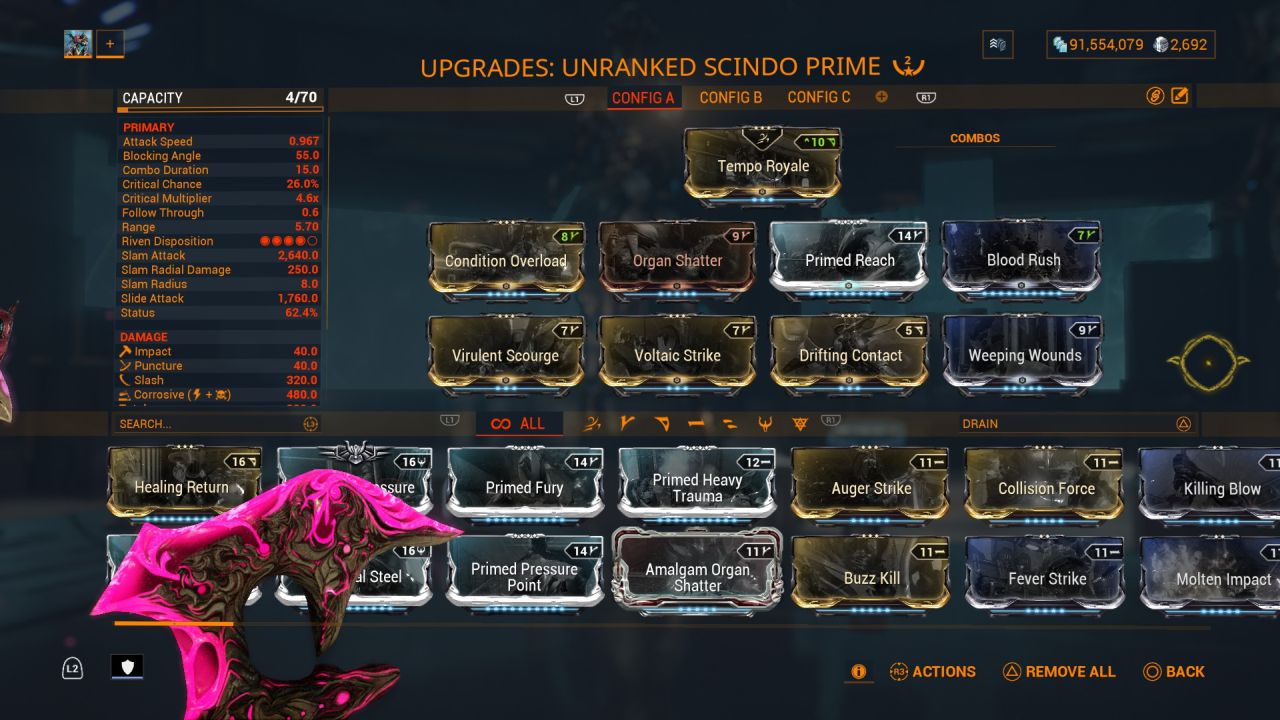This screenshot has width=1280, height=720.
Task: Toggle the Vazarin polarity mod filter
Action: [661, 423]
